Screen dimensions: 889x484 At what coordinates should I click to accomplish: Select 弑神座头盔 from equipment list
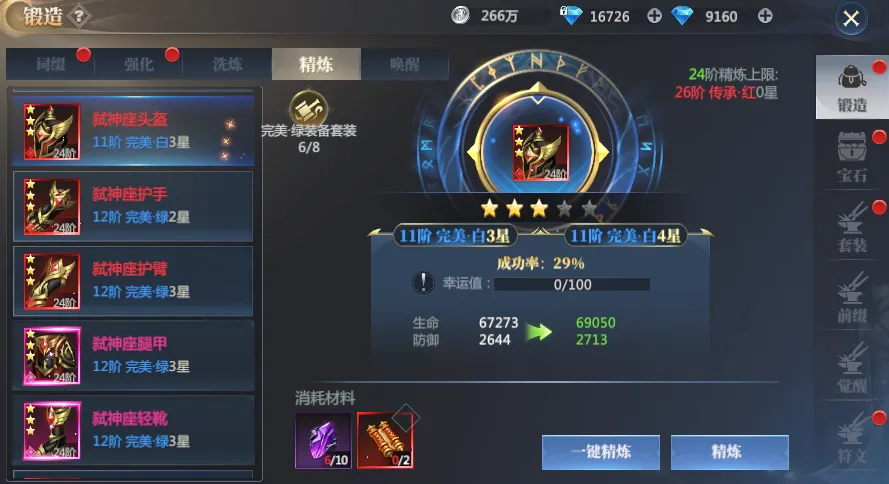(x=133, y=131)
